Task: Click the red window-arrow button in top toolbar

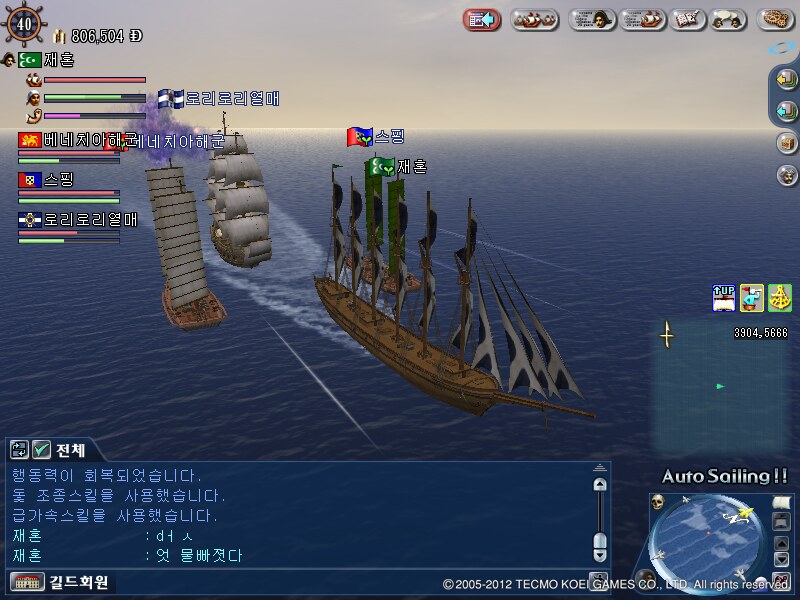Action: pos(484,18)
